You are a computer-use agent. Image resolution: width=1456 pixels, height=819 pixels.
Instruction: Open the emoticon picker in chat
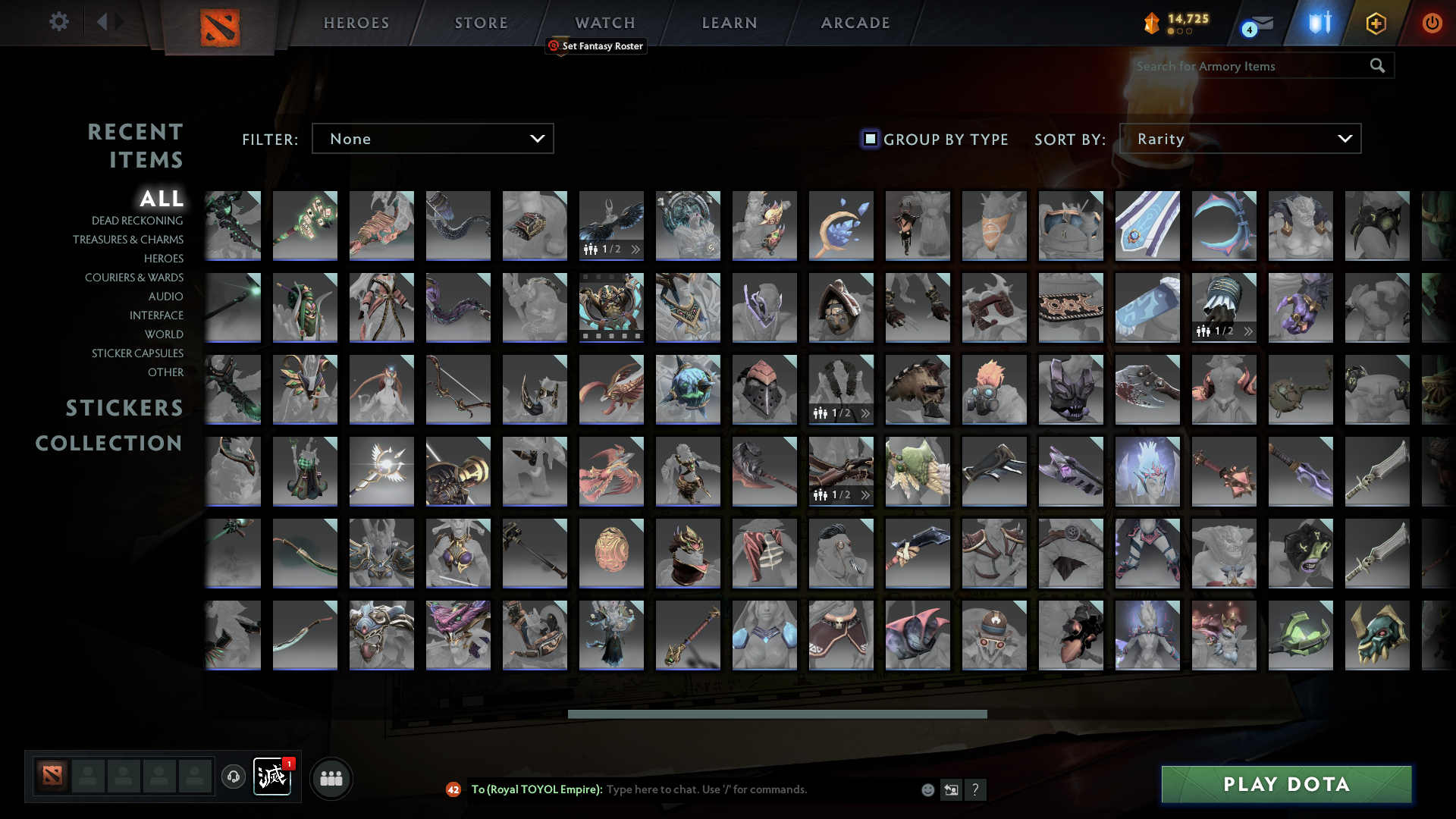click(x=928, y=789)
